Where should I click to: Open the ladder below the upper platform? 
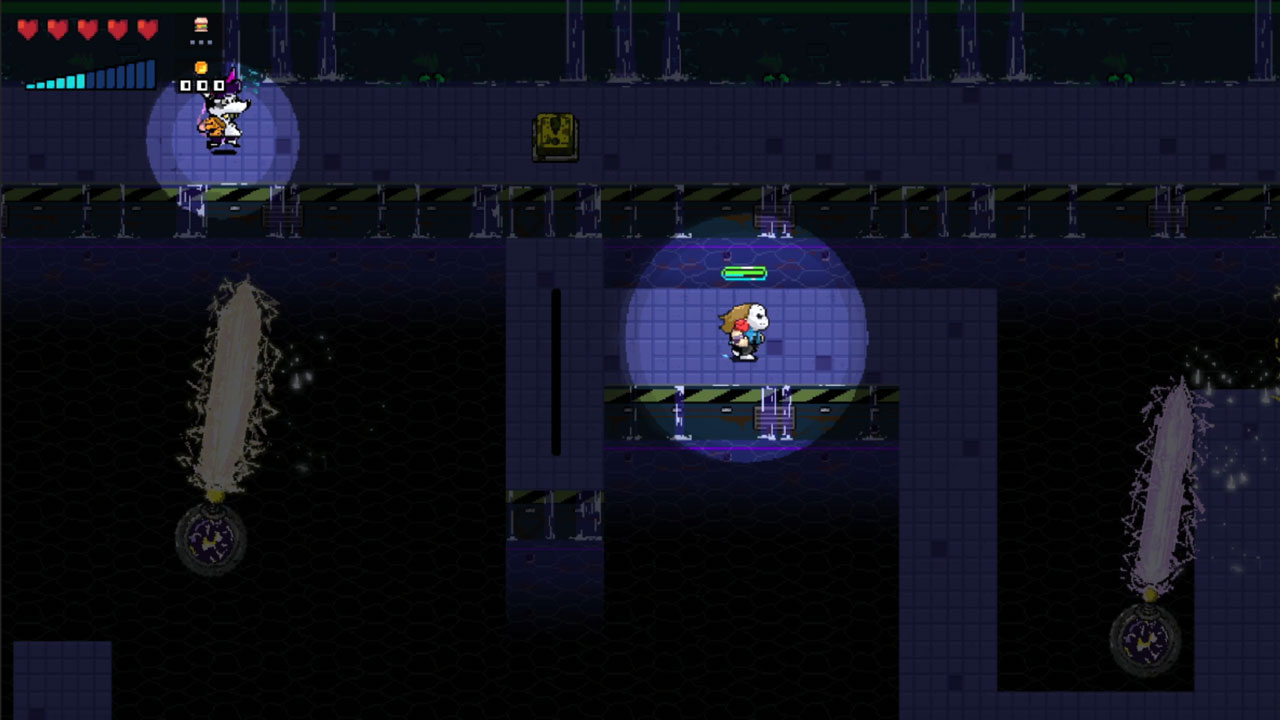[x=773, y=215]
